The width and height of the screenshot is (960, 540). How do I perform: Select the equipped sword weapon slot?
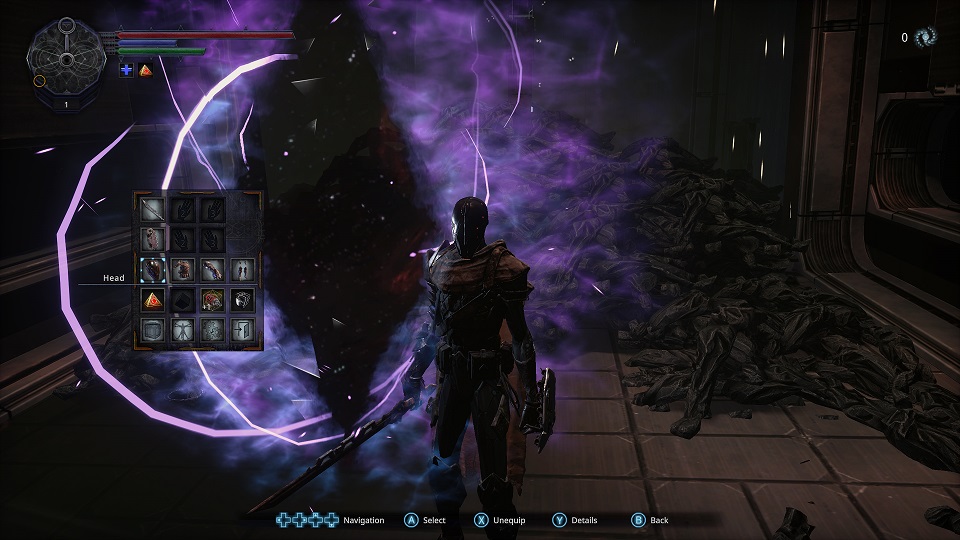point(153,210)
